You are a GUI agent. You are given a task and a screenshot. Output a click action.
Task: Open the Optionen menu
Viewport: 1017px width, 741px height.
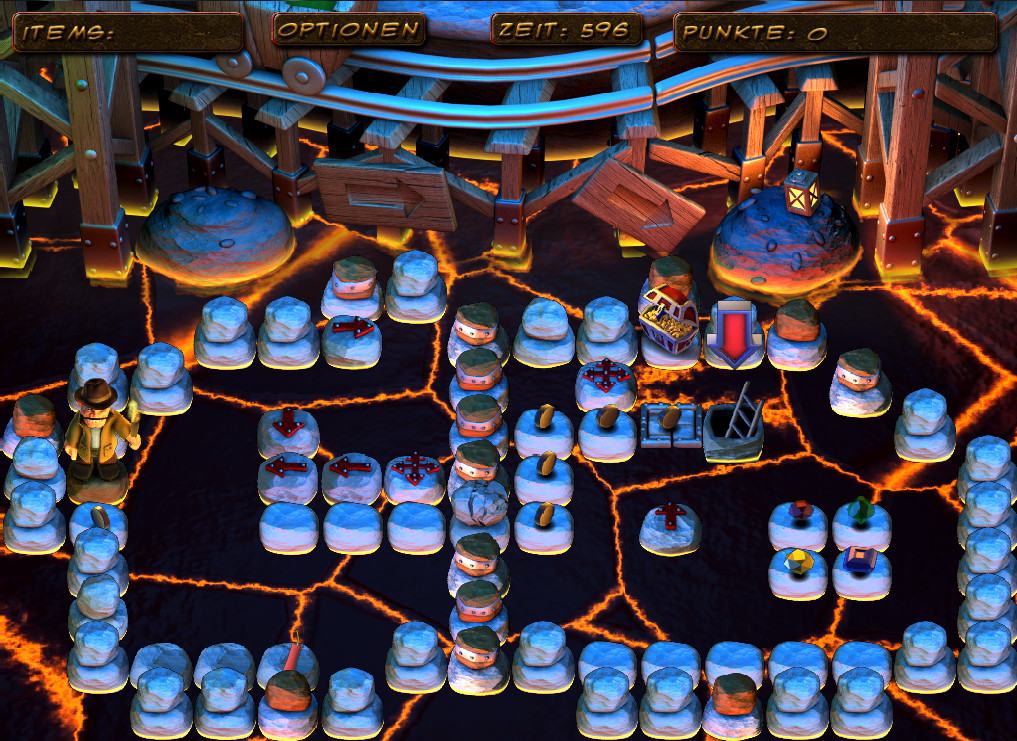pos(348,30)
